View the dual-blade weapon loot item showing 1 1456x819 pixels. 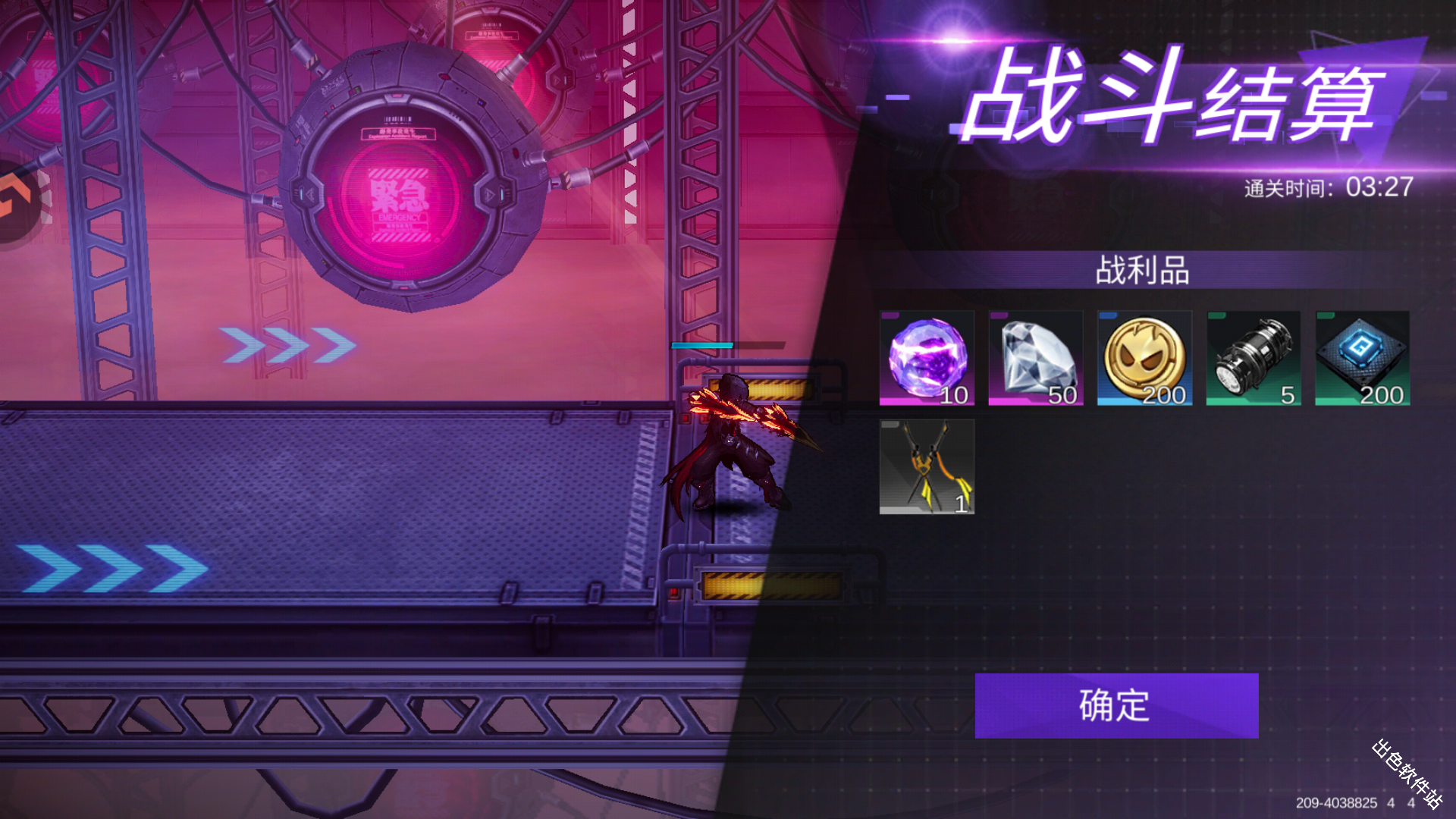click(927, 467)
